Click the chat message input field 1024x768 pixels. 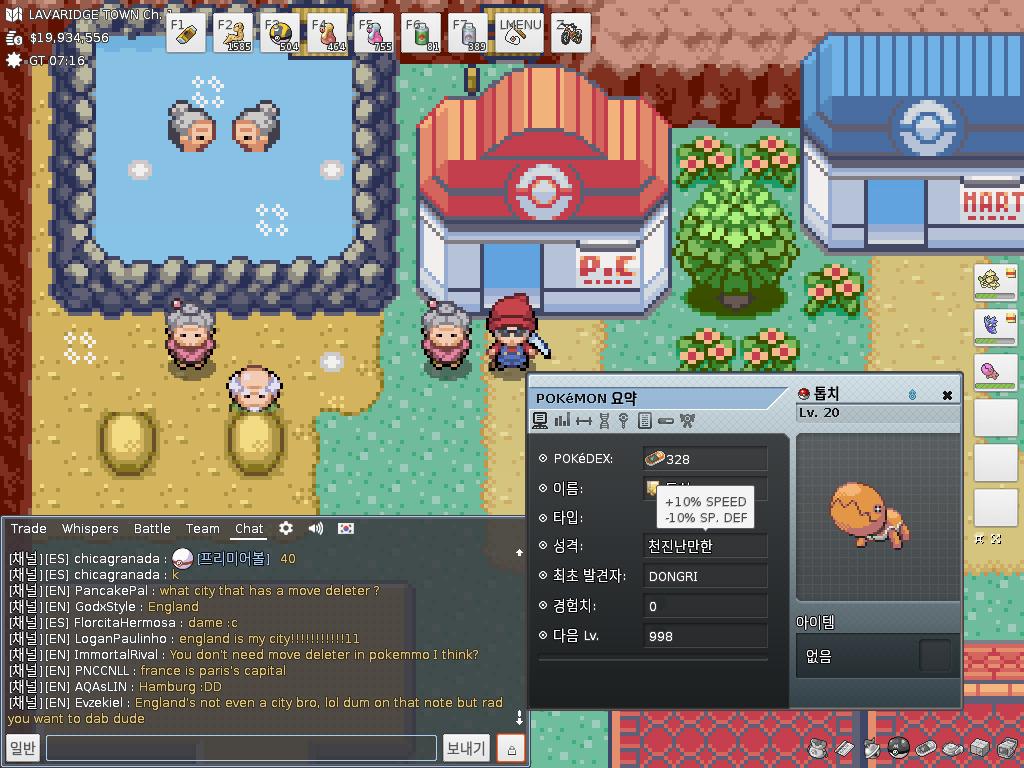tap(241, 748)
